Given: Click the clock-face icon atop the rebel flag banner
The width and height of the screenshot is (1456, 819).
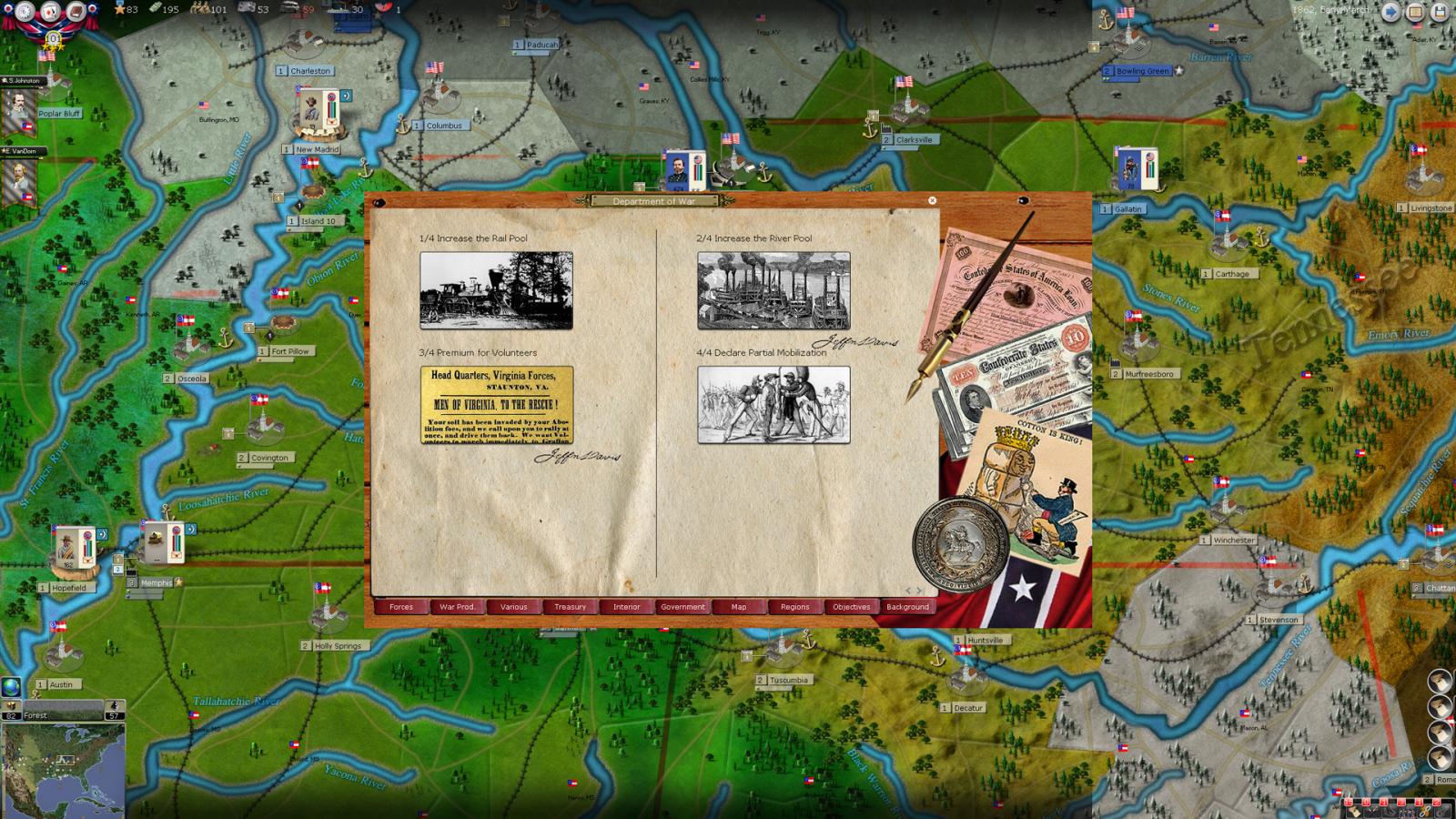Looking at the screenshot, I should click(x=24, y=11).
